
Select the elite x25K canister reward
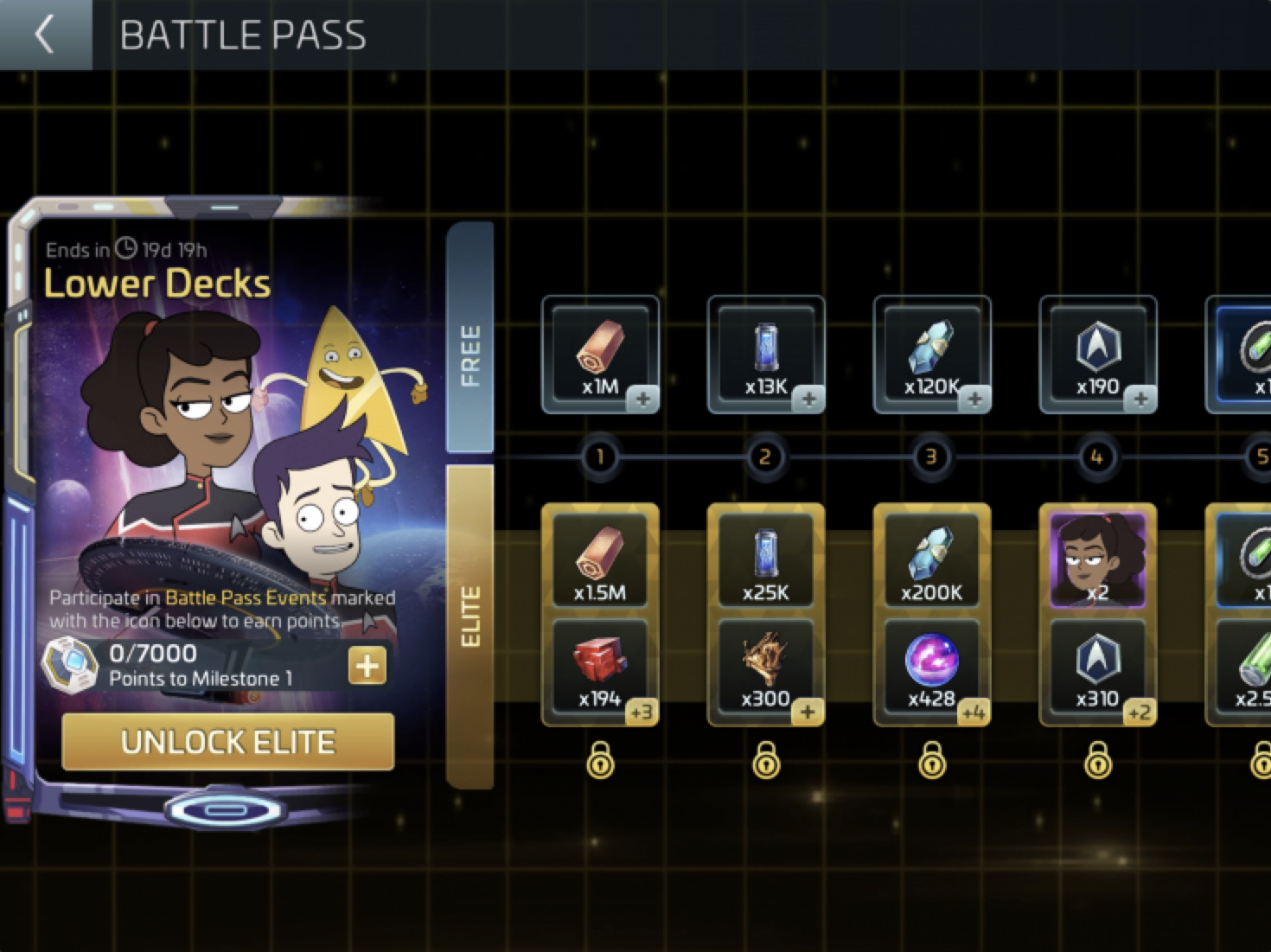click(x=766, y=560)
